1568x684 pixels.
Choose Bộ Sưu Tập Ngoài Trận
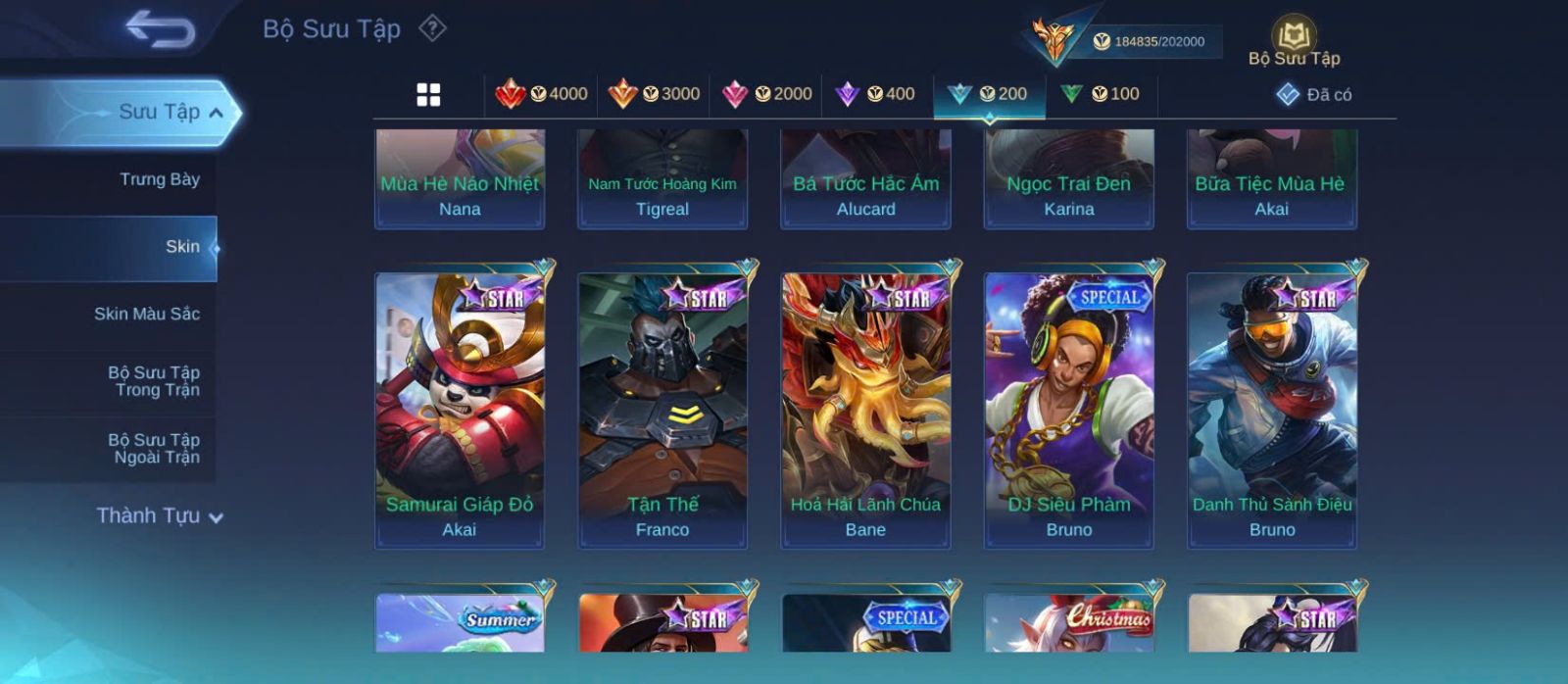pyautogui.click(x=154, y=449)
